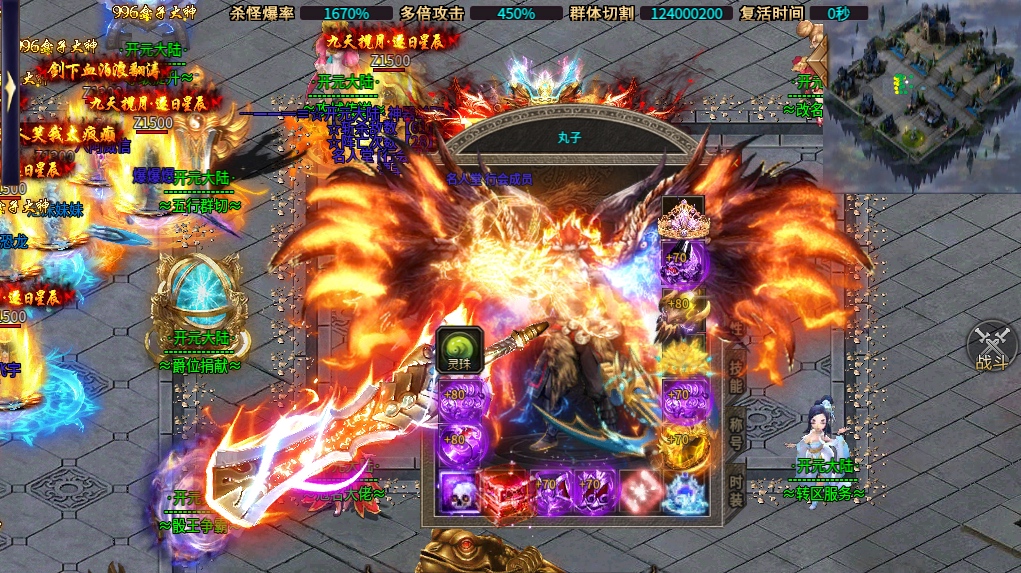Select the white skull equipment slot

460,493
